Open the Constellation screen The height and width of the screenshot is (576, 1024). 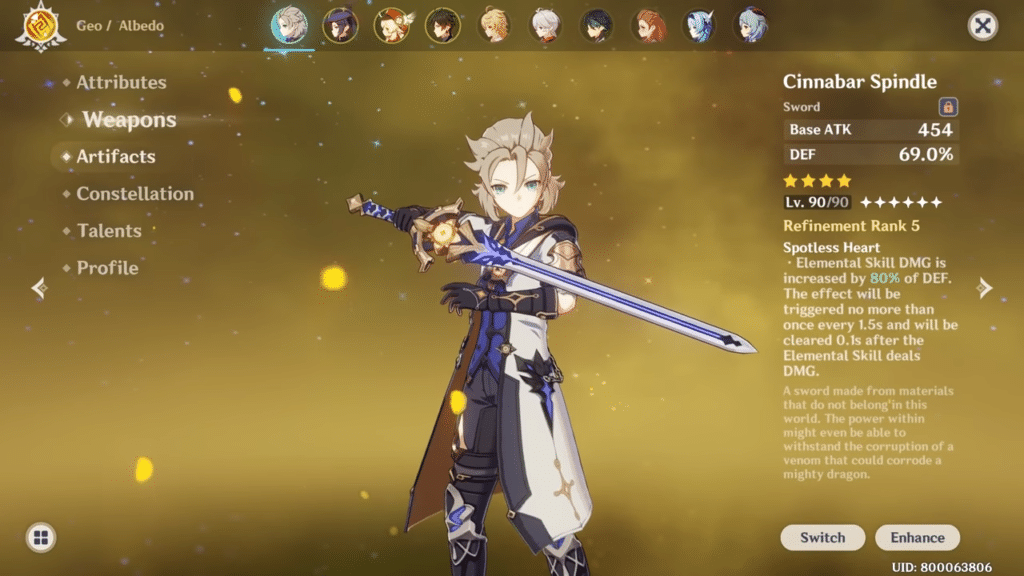pos(135,194)
